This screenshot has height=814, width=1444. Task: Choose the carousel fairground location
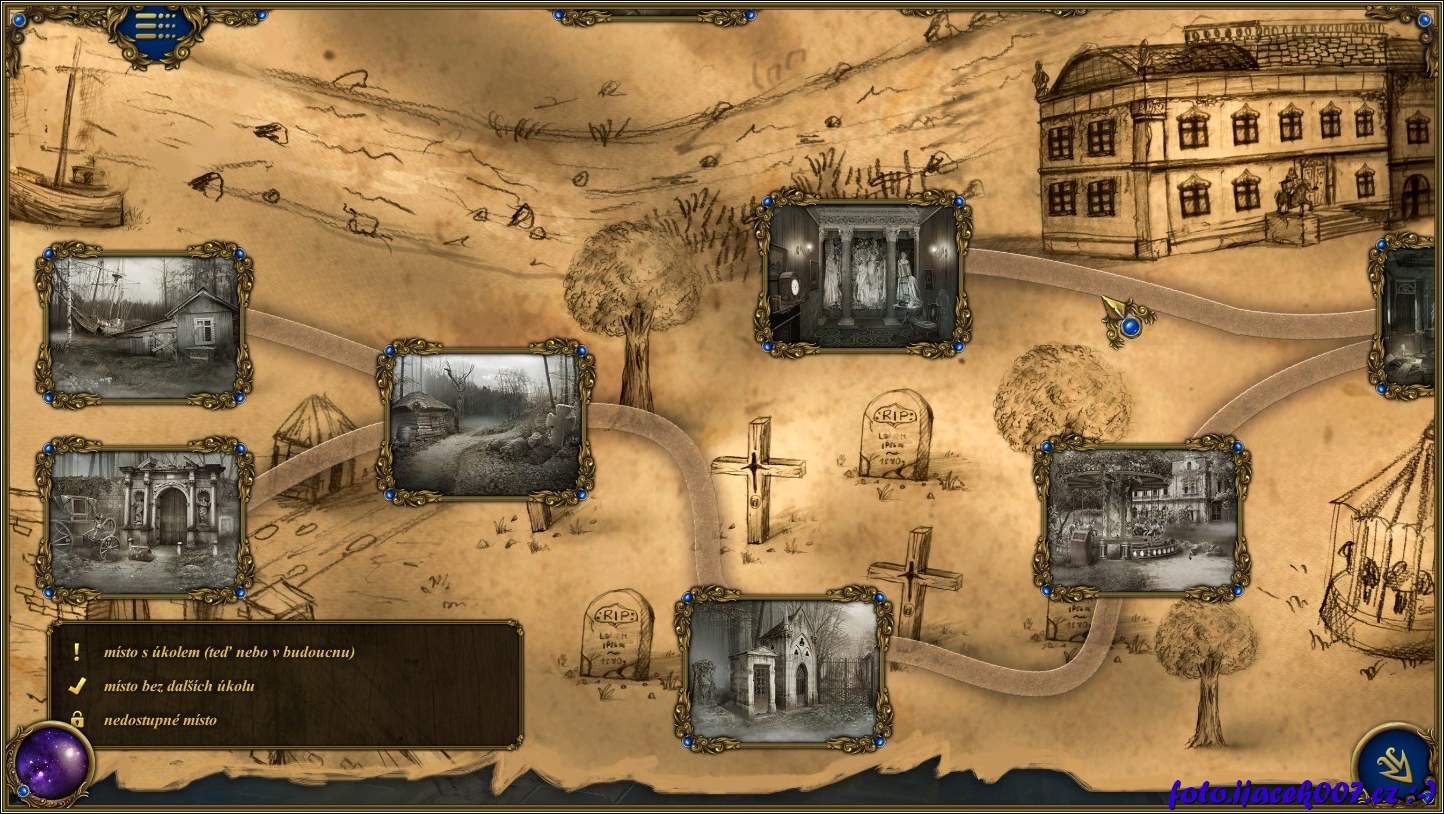point(1141,518)
